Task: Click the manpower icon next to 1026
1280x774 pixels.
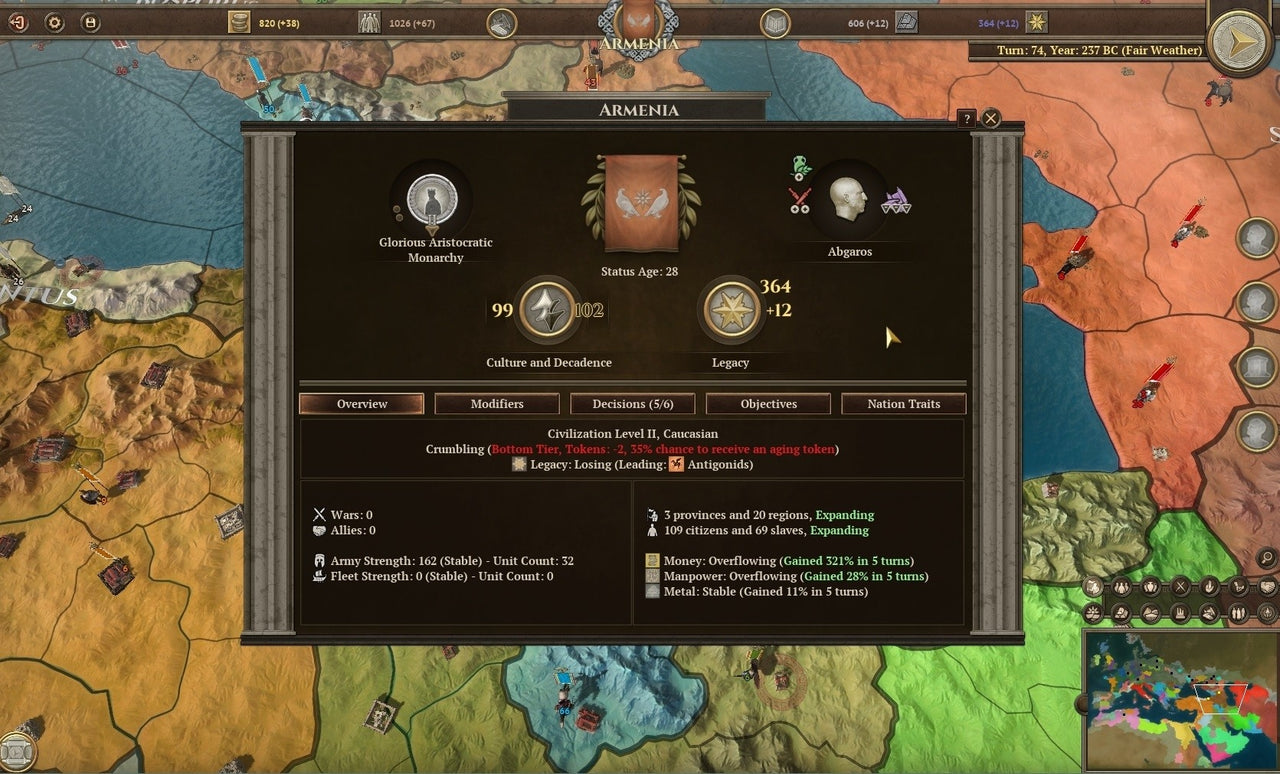Action: [x=370, y=22]
